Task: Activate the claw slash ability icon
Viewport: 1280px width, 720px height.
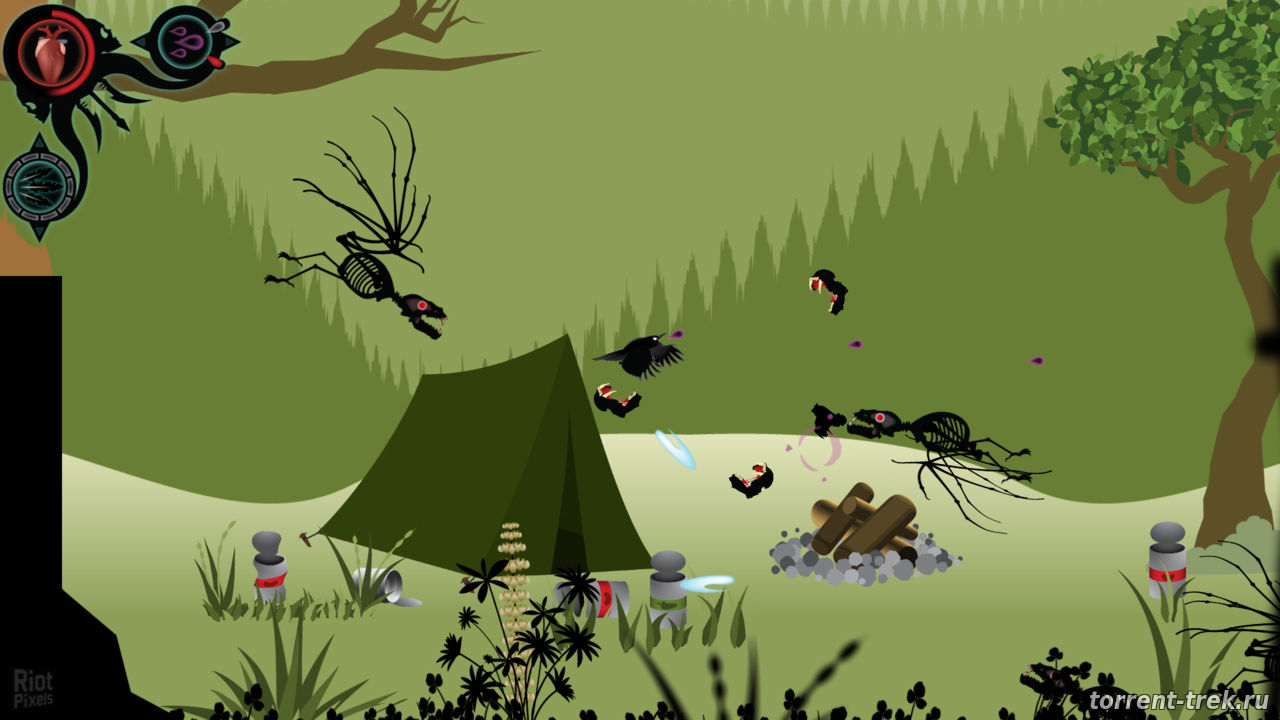Action: [39, 186]
